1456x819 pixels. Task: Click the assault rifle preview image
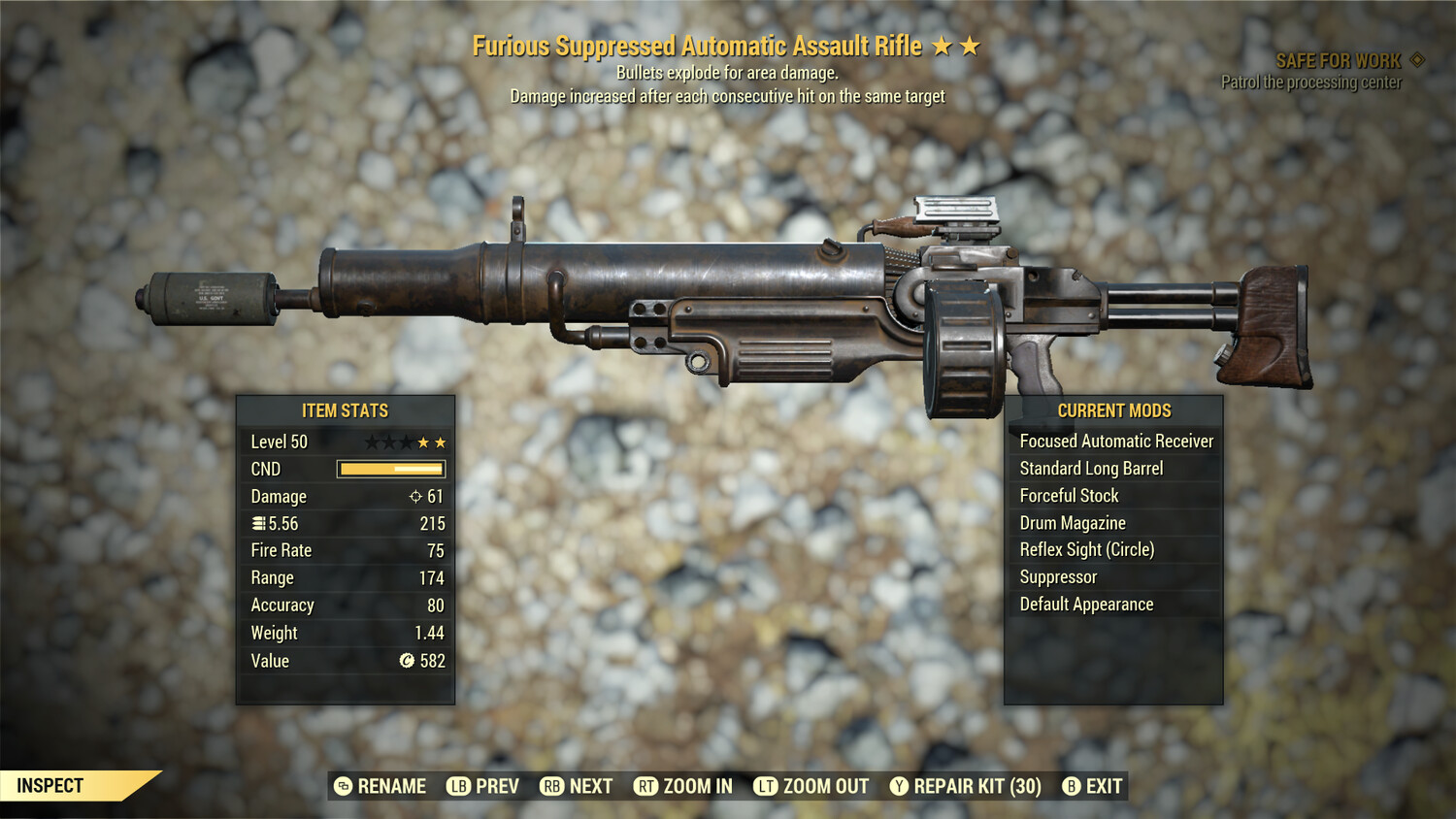tap(728, 291)
